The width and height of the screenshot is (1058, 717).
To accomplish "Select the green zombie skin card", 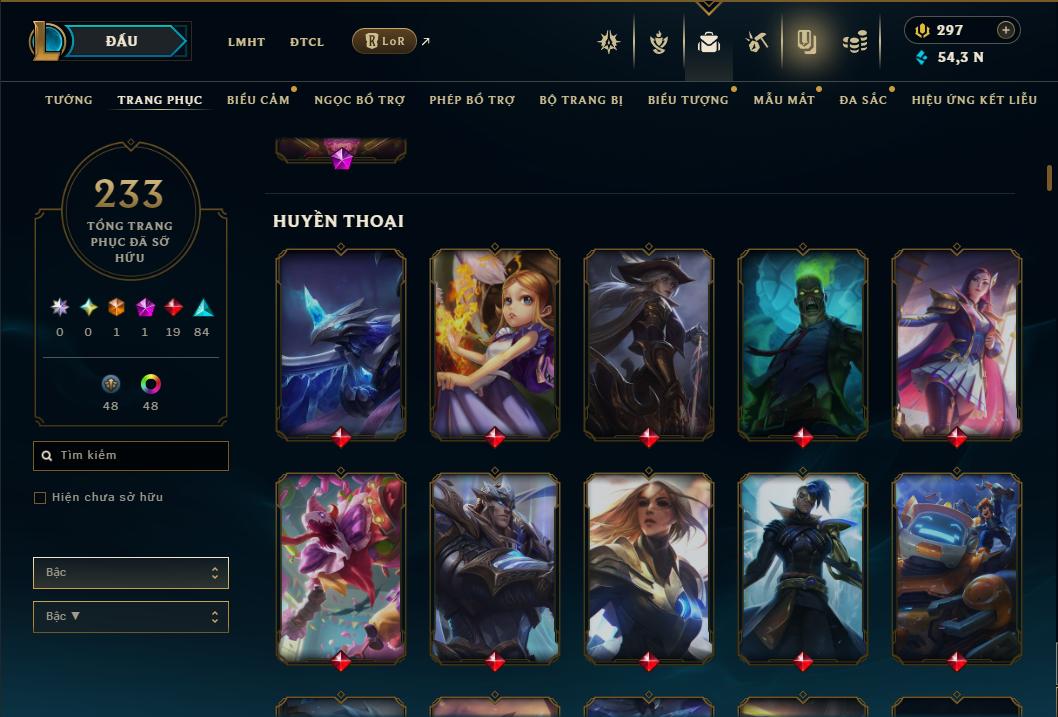I will (802, 343).
